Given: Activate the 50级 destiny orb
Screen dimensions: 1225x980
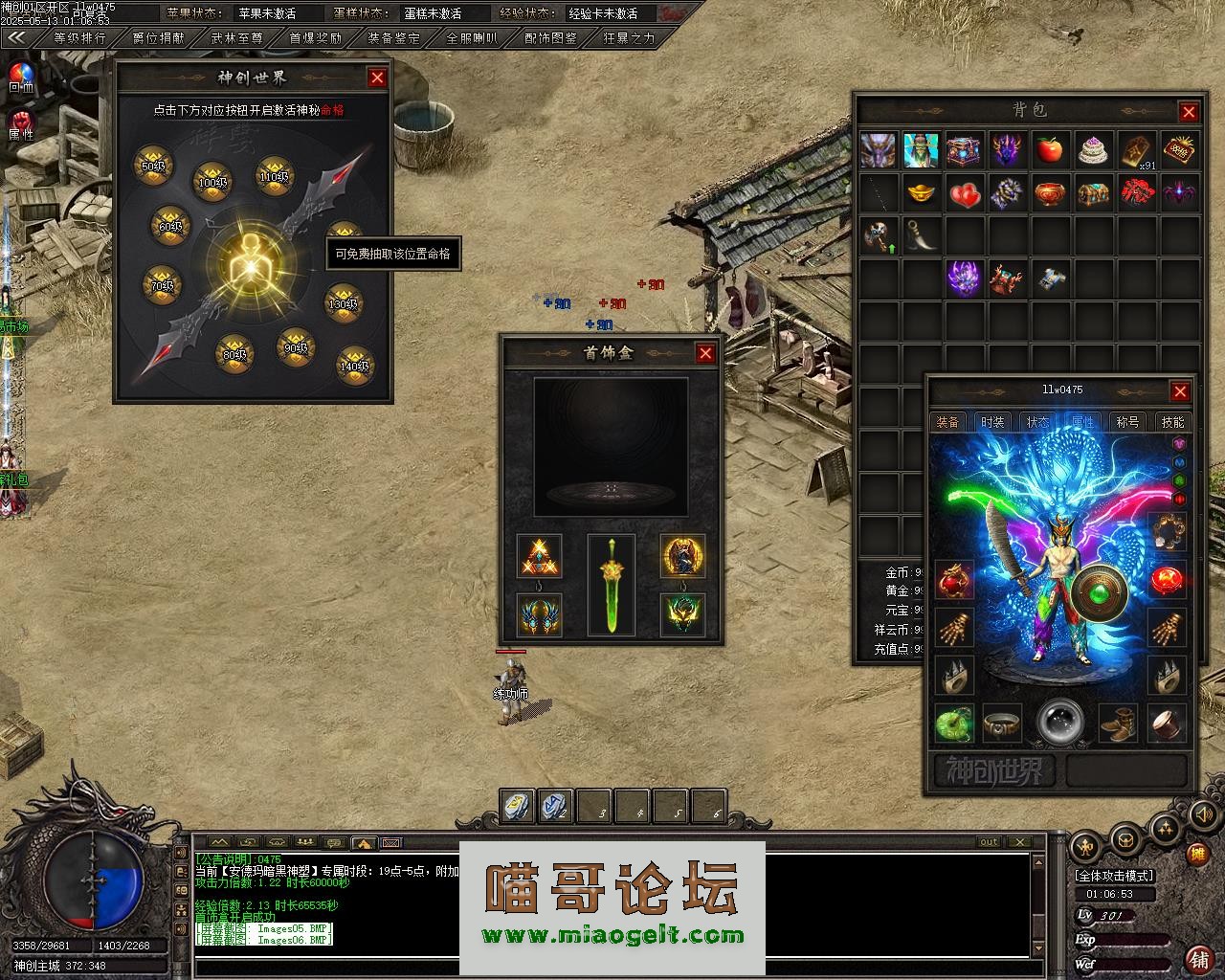Looking at the screenshot, I should (153, 163).
